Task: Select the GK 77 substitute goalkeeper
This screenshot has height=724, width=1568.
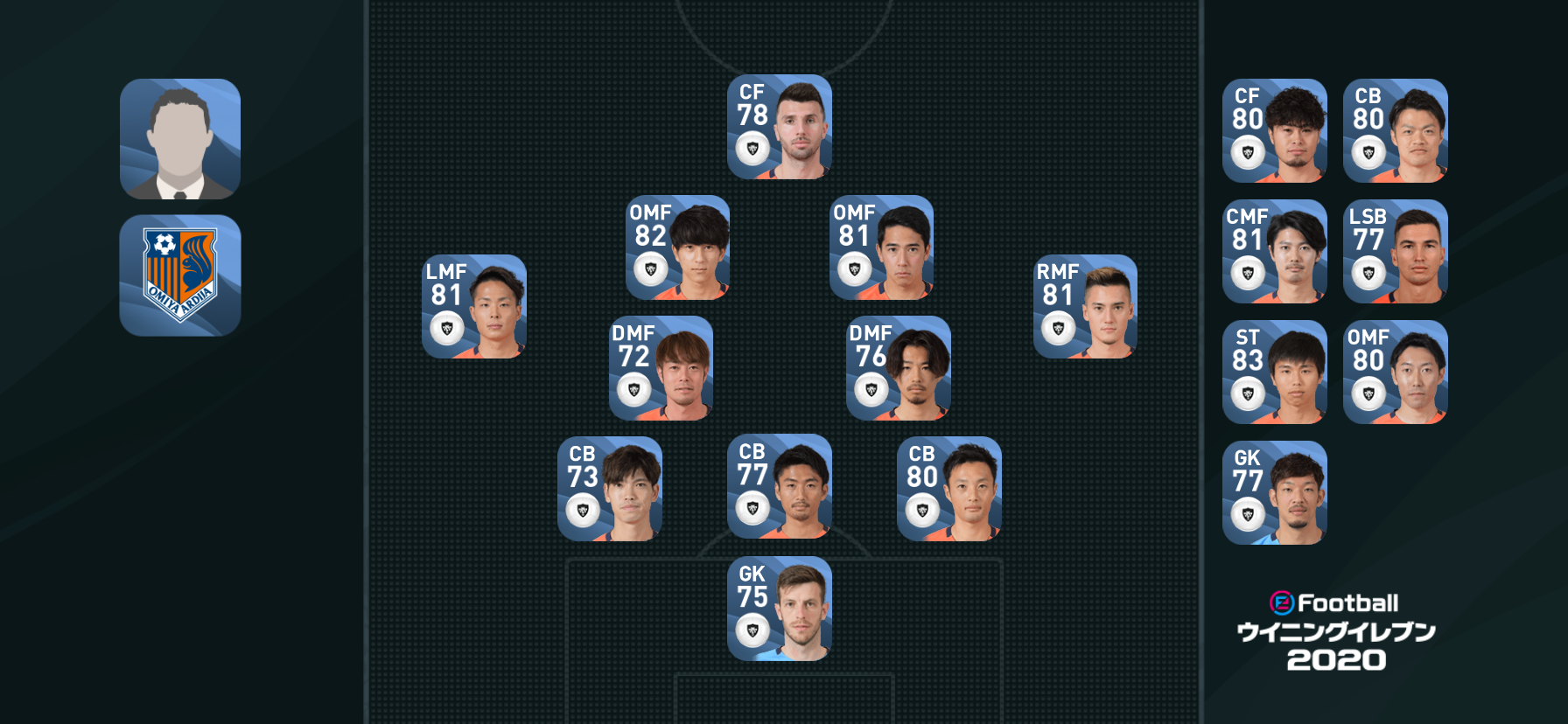Action: [1274, 492]
